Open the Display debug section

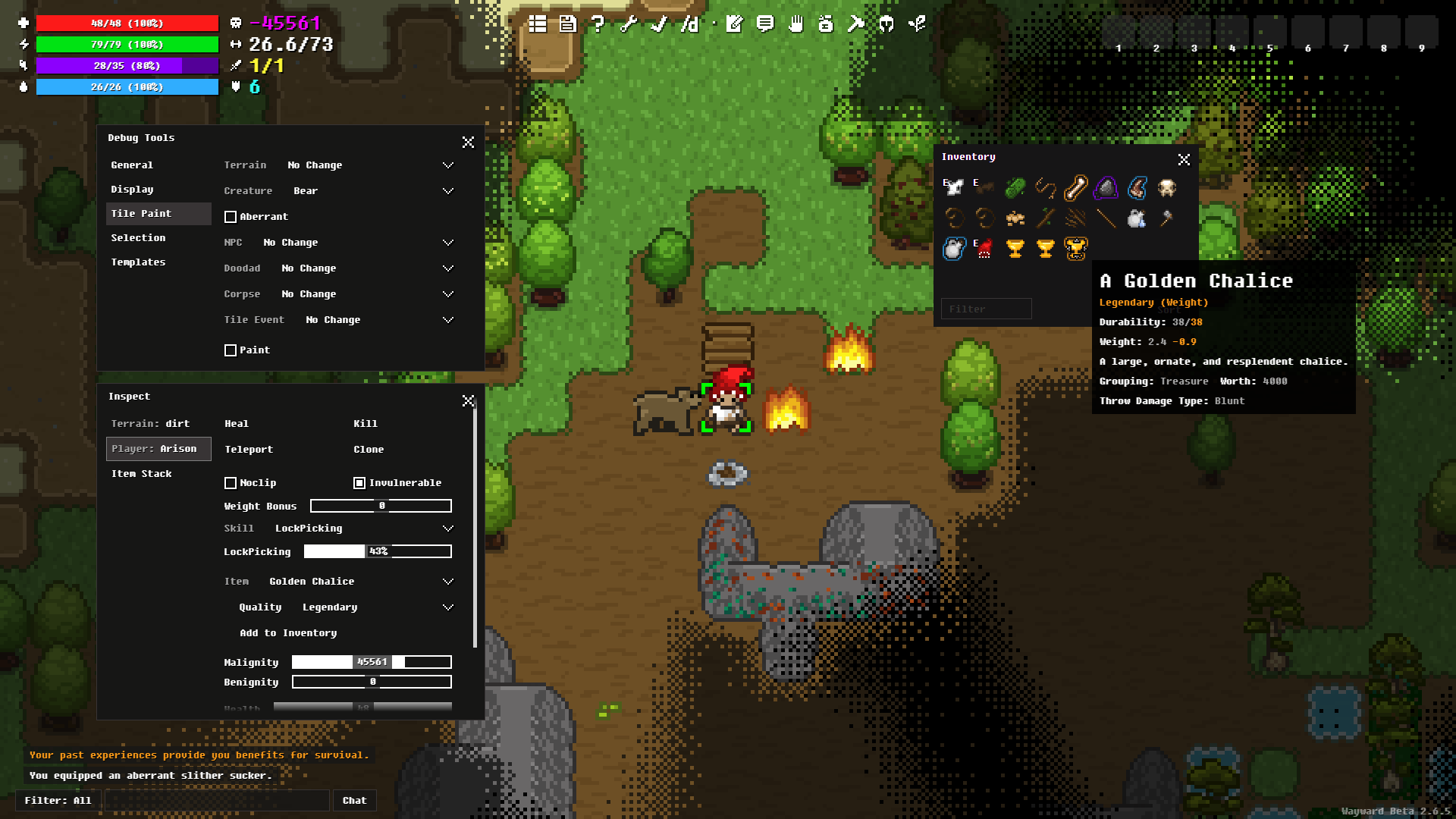point(132,189)
